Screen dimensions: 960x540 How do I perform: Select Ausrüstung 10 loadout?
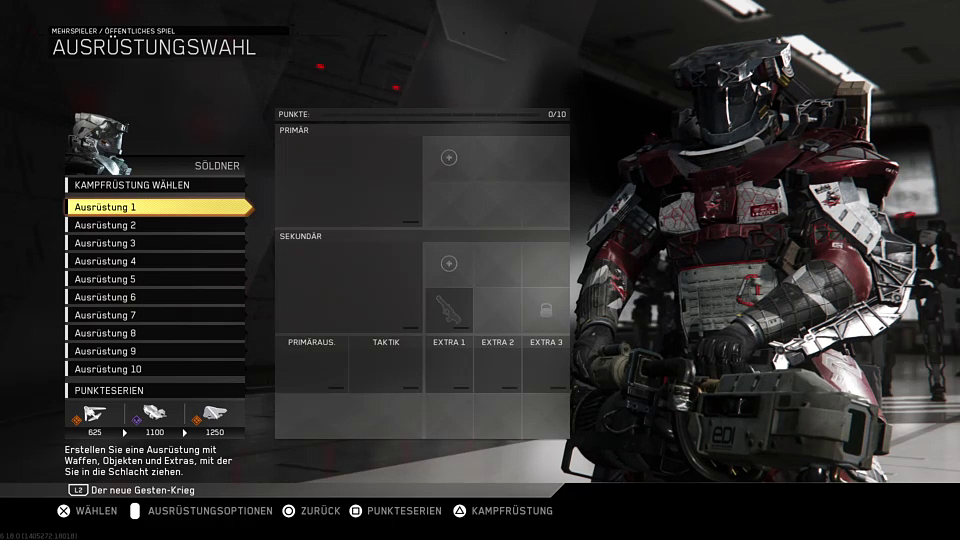(155, 369)
